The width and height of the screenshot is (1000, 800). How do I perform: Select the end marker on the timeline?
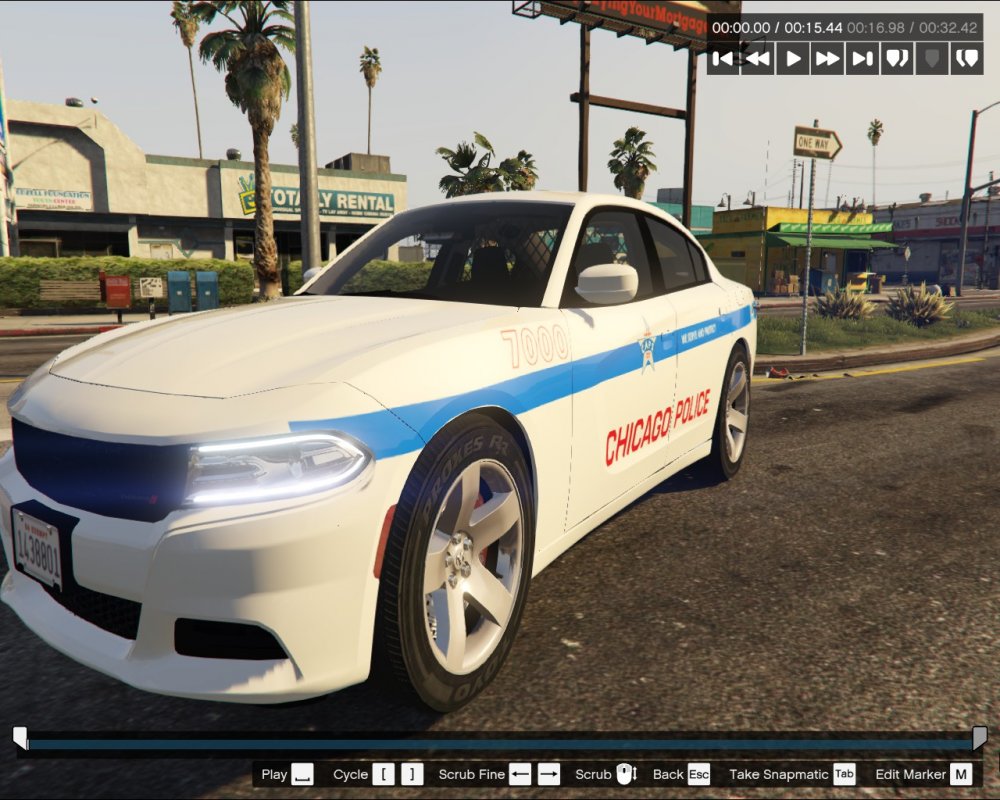pyautogui.click(x=980, y=738)
